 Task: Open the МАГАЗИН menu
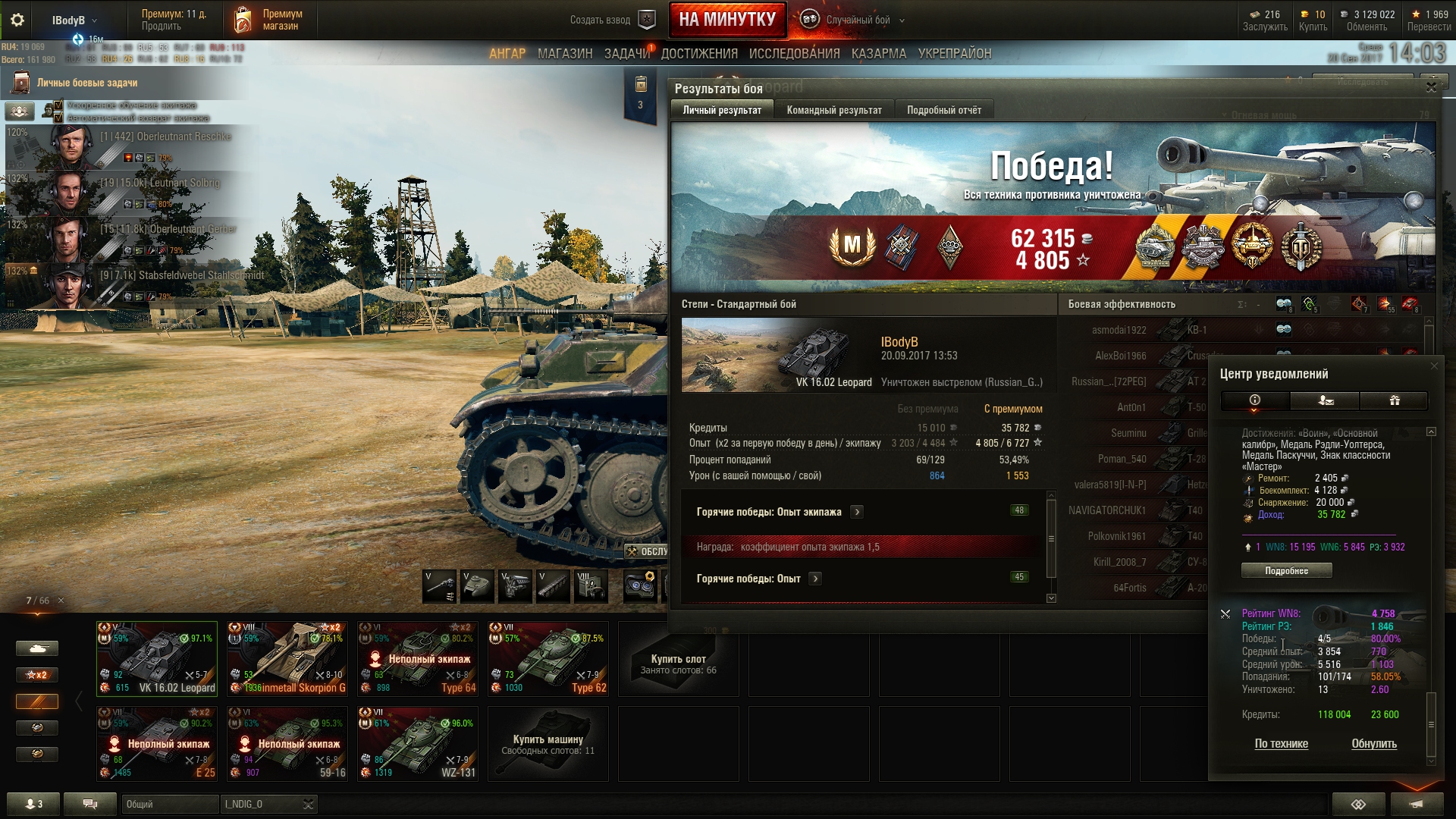565,54
